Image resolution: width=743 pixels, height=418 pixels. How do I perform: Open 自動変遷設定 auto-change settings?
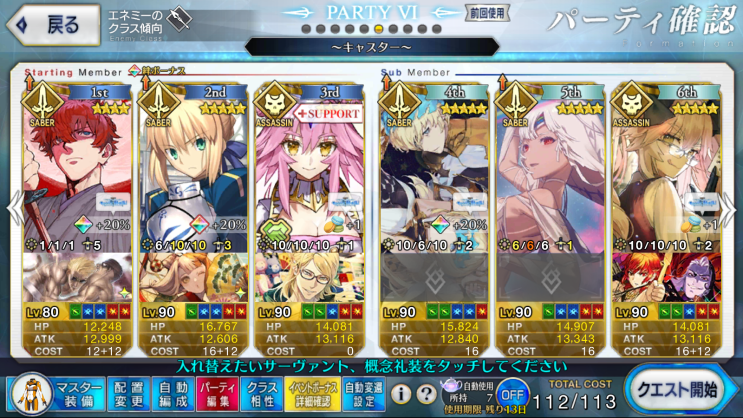[x=363, y=391]
